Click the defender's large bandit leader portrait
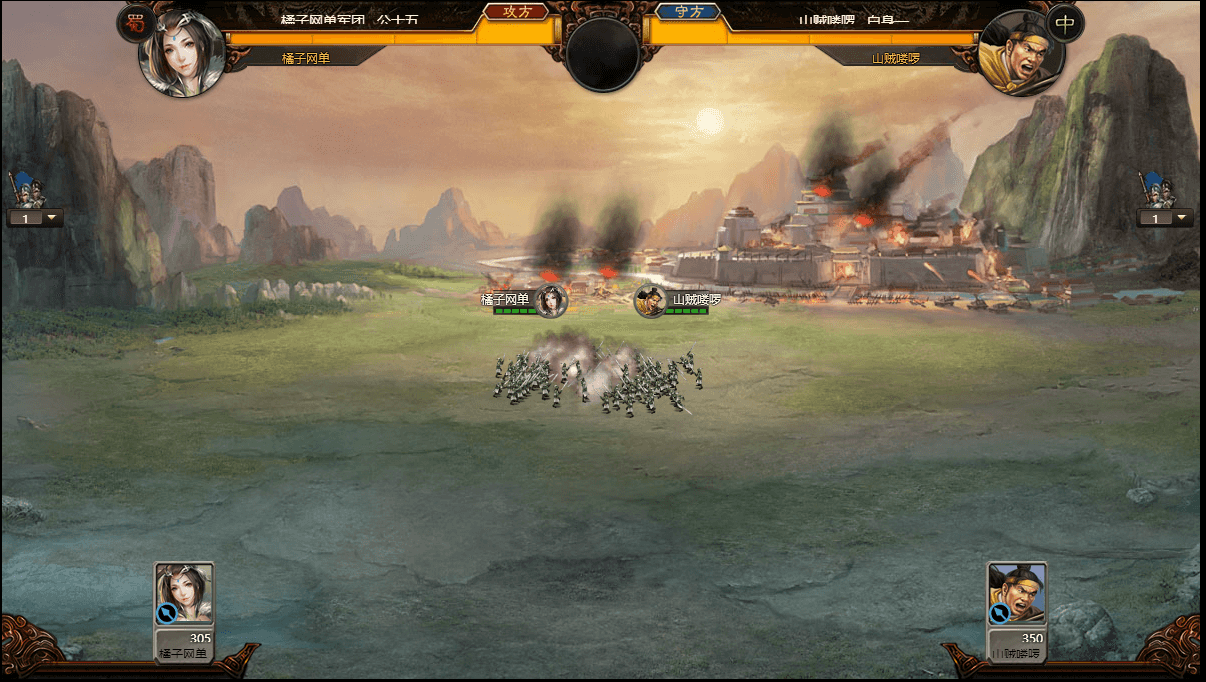Viewport: 1206px width, 682px height. point(1021,53)
